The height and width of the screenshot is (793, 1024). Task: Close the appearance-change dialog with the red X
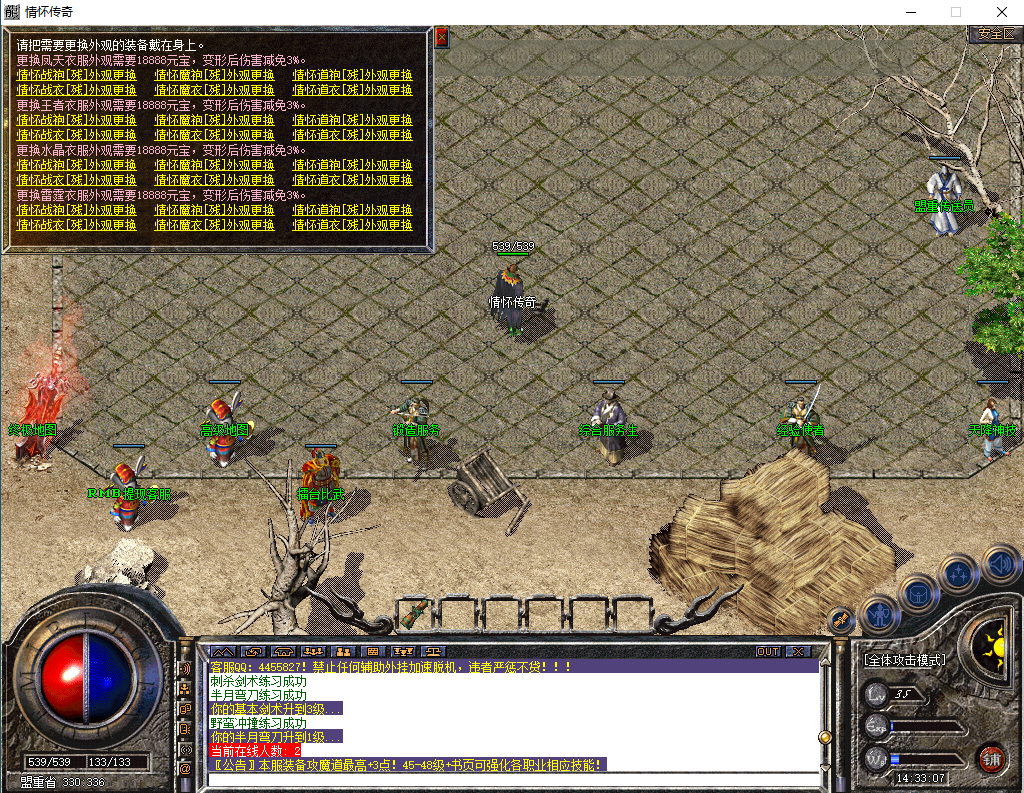tap(441, 38)
